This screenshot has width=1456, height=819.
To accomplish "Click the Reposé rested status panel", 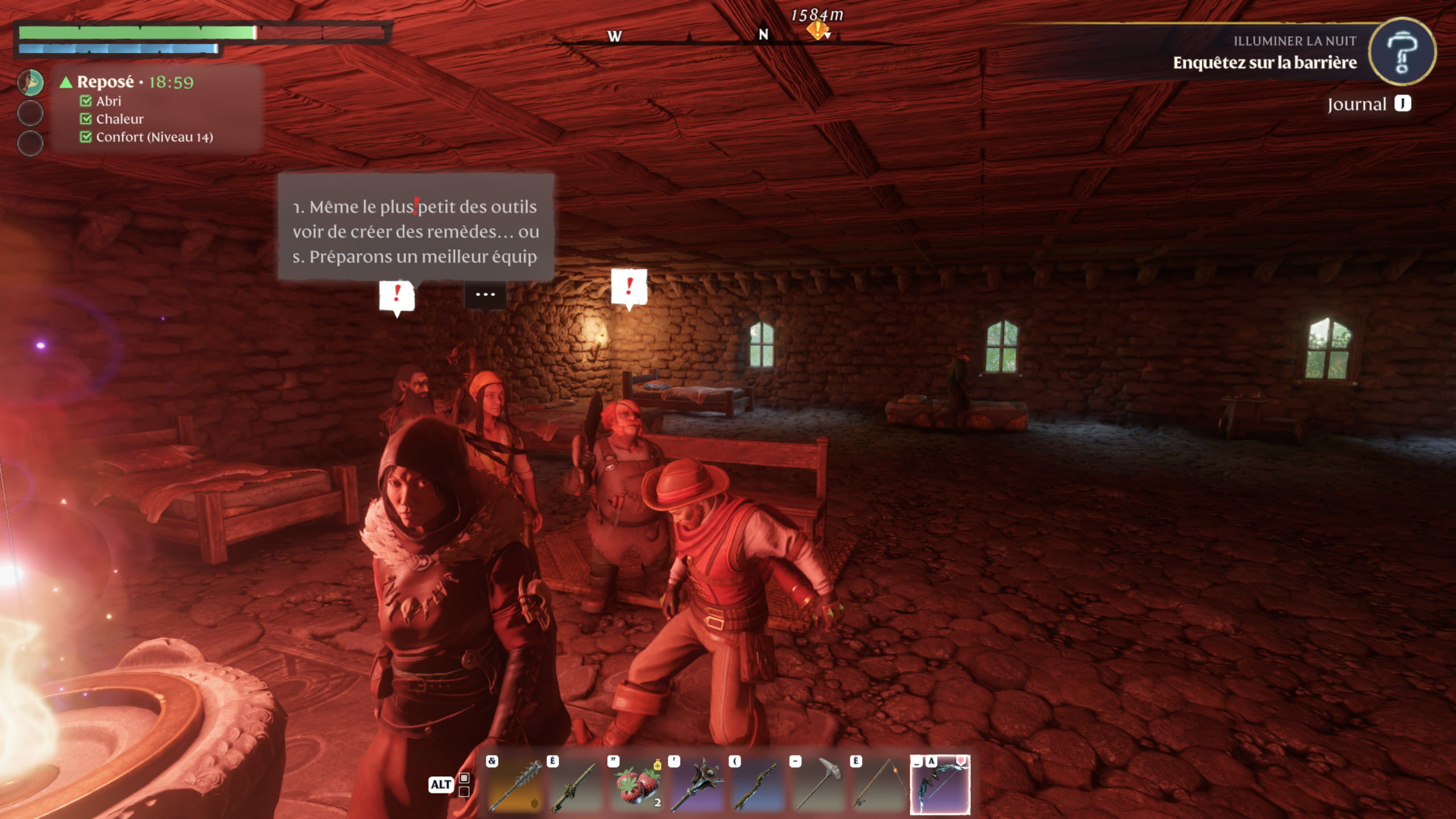I will click(x=156, y=108).
